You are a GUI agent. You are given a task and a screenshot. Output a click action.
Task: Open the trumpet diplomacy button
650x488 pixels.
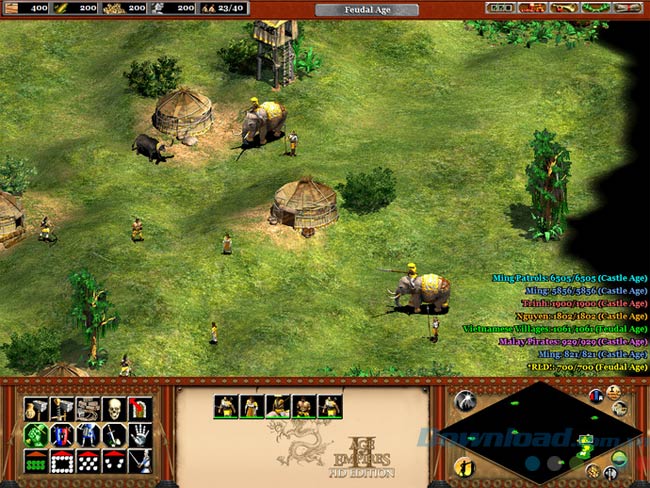click(562, 8)
